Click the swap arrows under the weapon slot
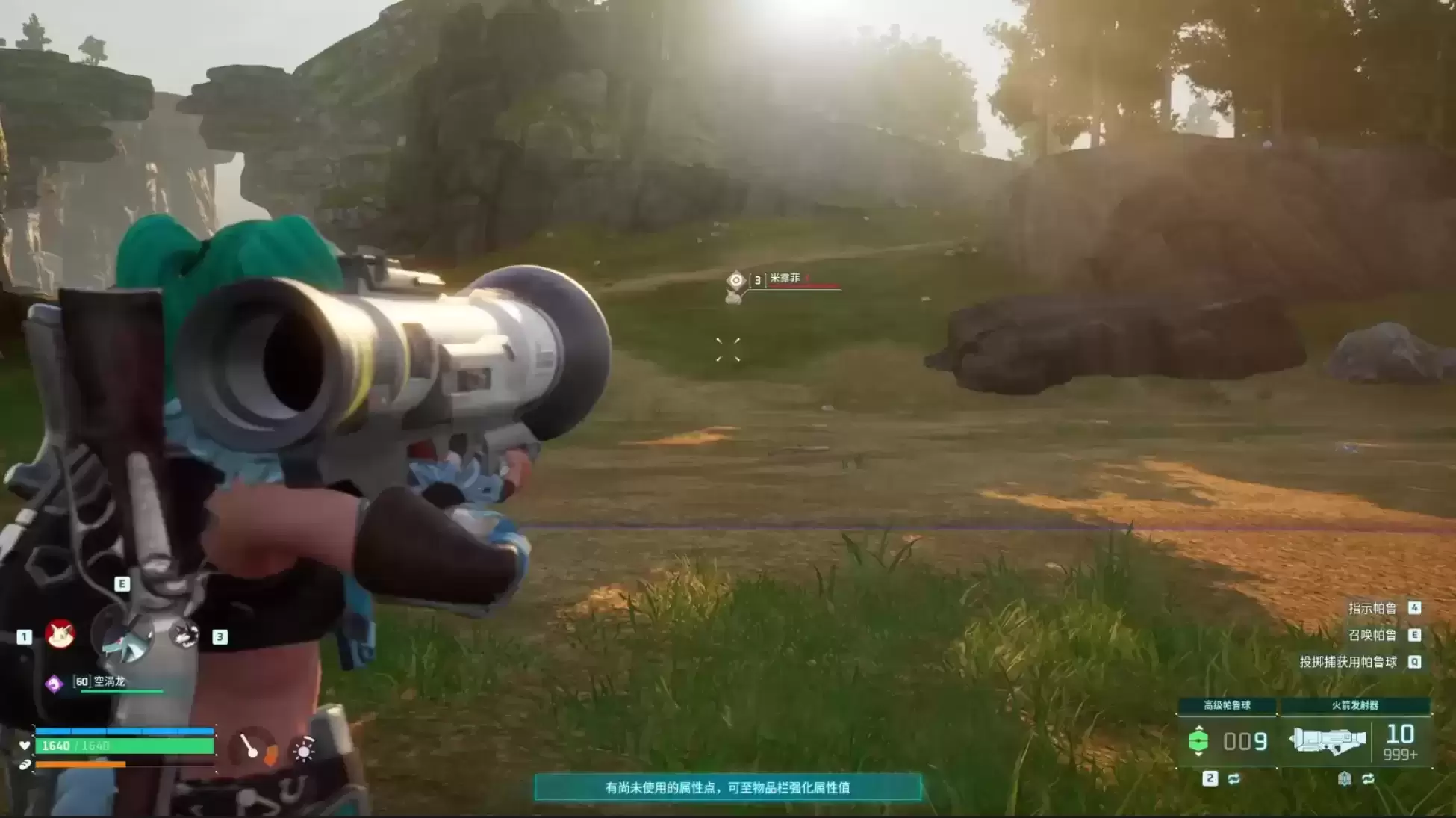This screenshot has height=818, width=1456. (1368, 778)
